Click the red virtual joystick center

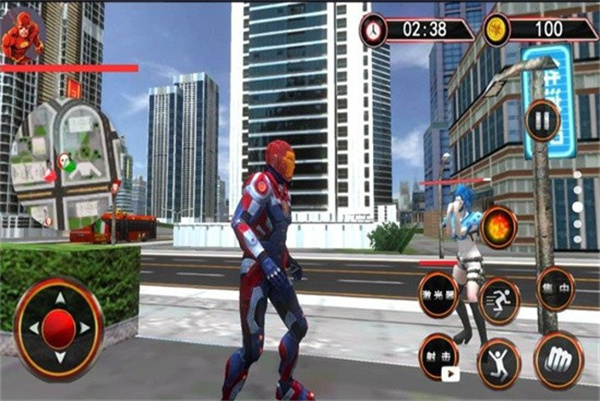pyautogui.click(x=59, y=327)
